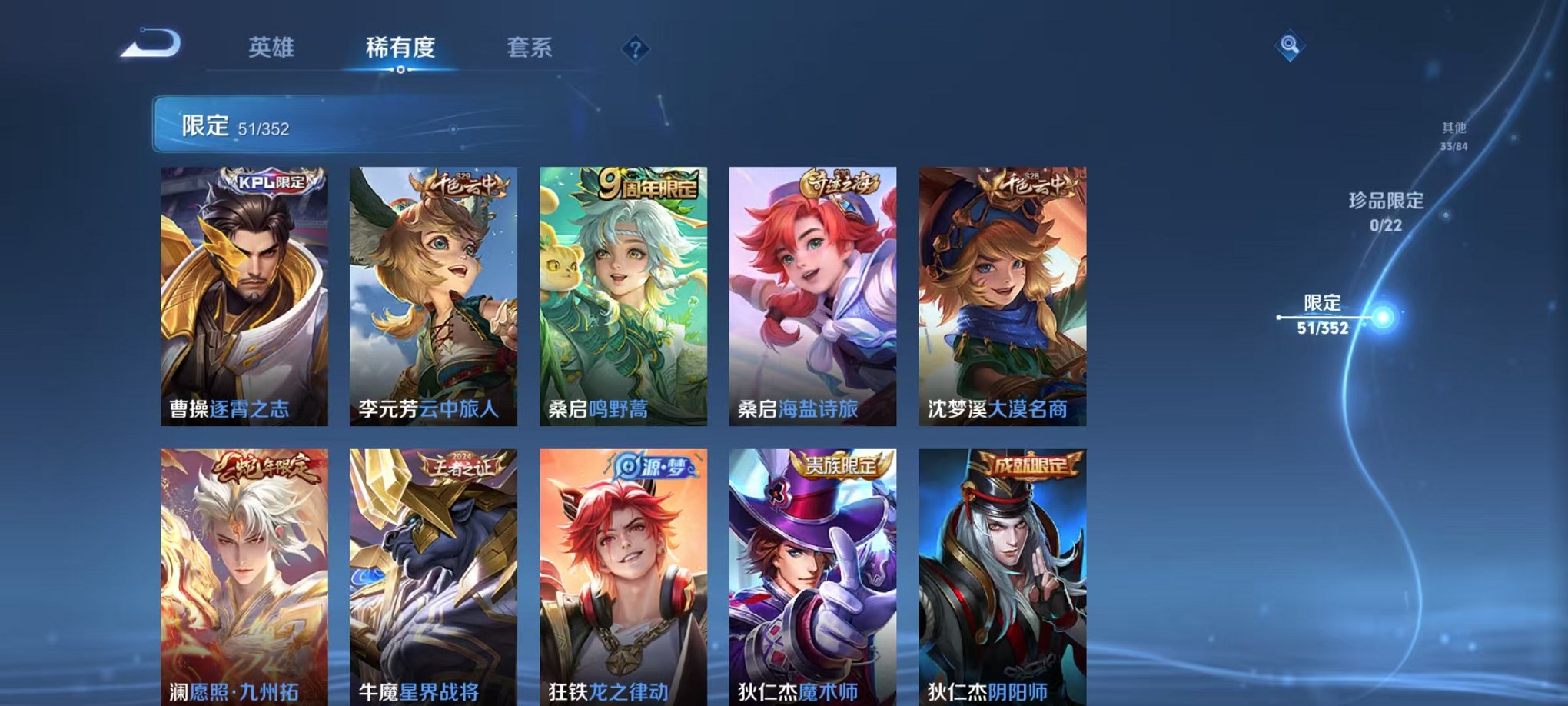Viewport: 1568px width, 706px height.
Task: Open the 千色云中 series on 沈梦溪's card
Action: tap(1025, 183)
